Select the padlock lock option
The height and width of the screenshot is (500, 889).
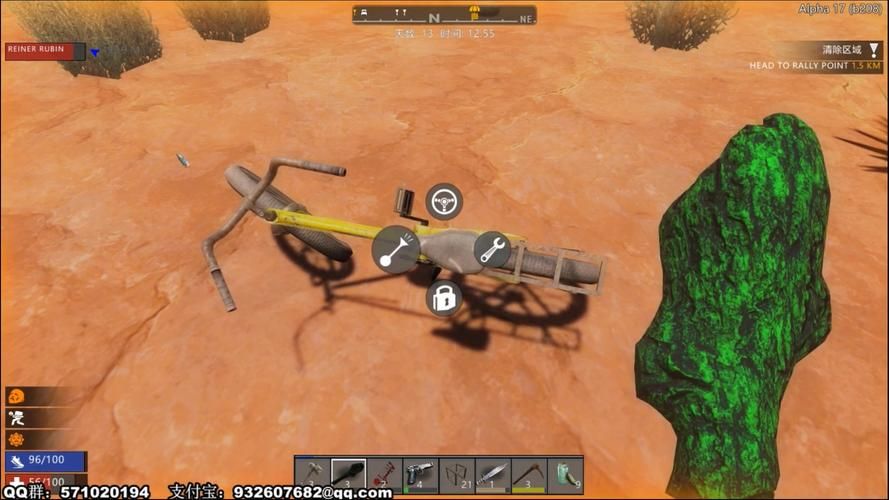(443, 298)
